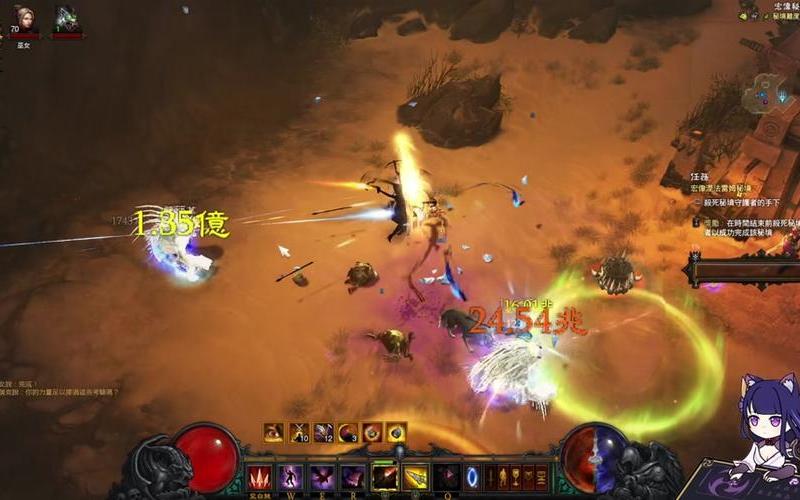
Task: Cast the purple bat skill bound to E
Action: click(x=322, y=476)
